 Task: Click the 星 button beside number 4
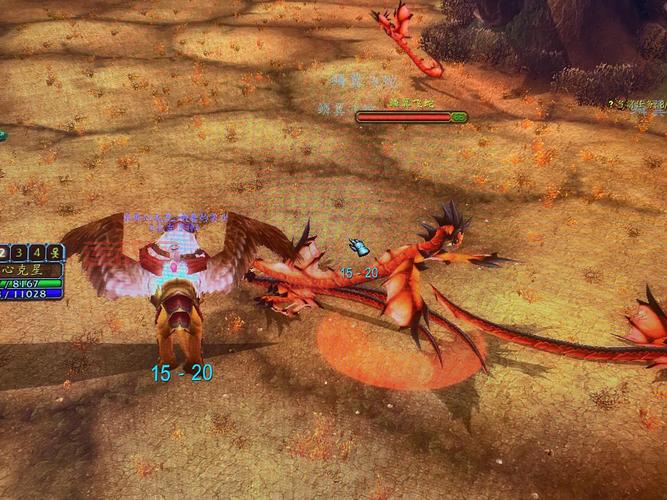tap(55, 252)
